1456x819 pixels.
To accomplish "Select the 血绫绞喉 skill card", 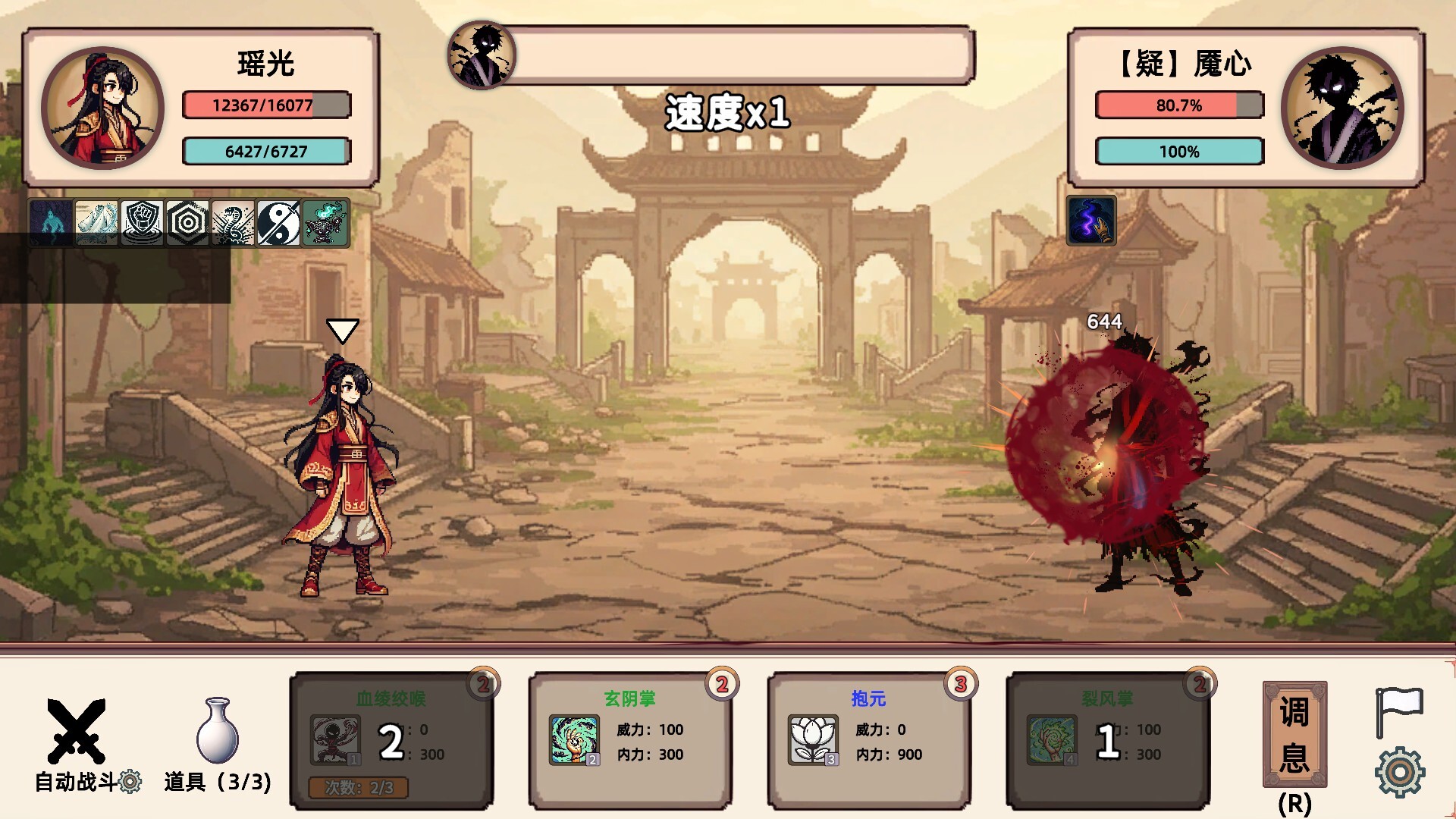I will [391, 740].
